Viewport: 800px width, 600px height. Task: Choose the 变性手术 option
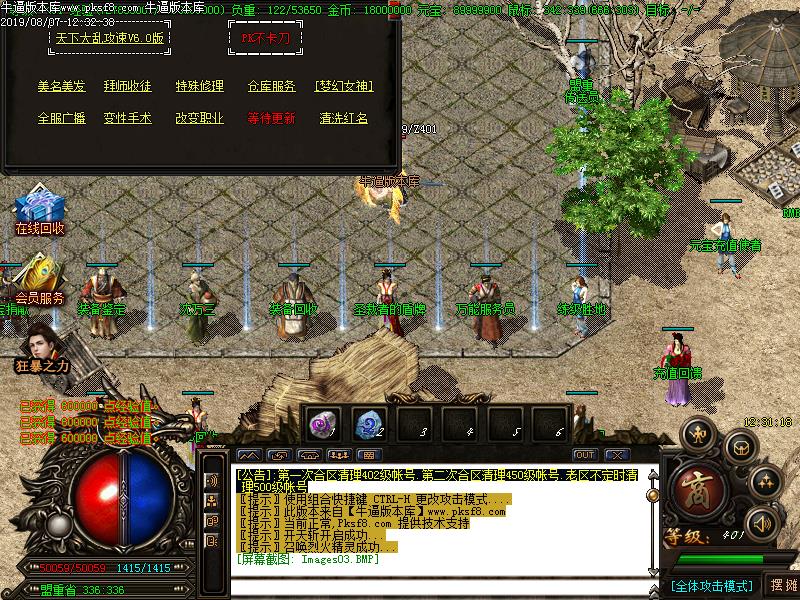click(128, 118)
